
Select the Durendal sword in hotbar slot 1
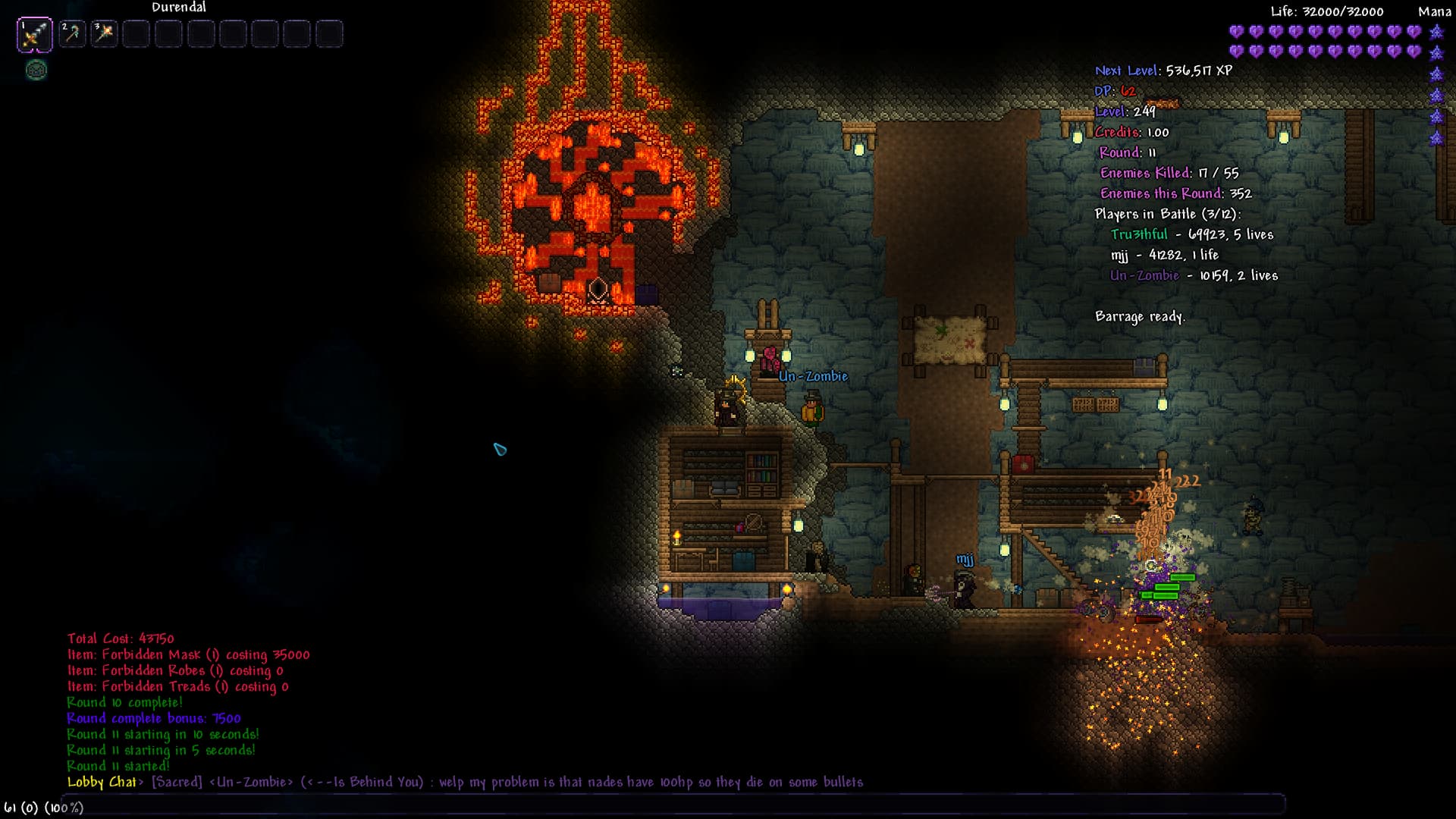coord(35,34)
